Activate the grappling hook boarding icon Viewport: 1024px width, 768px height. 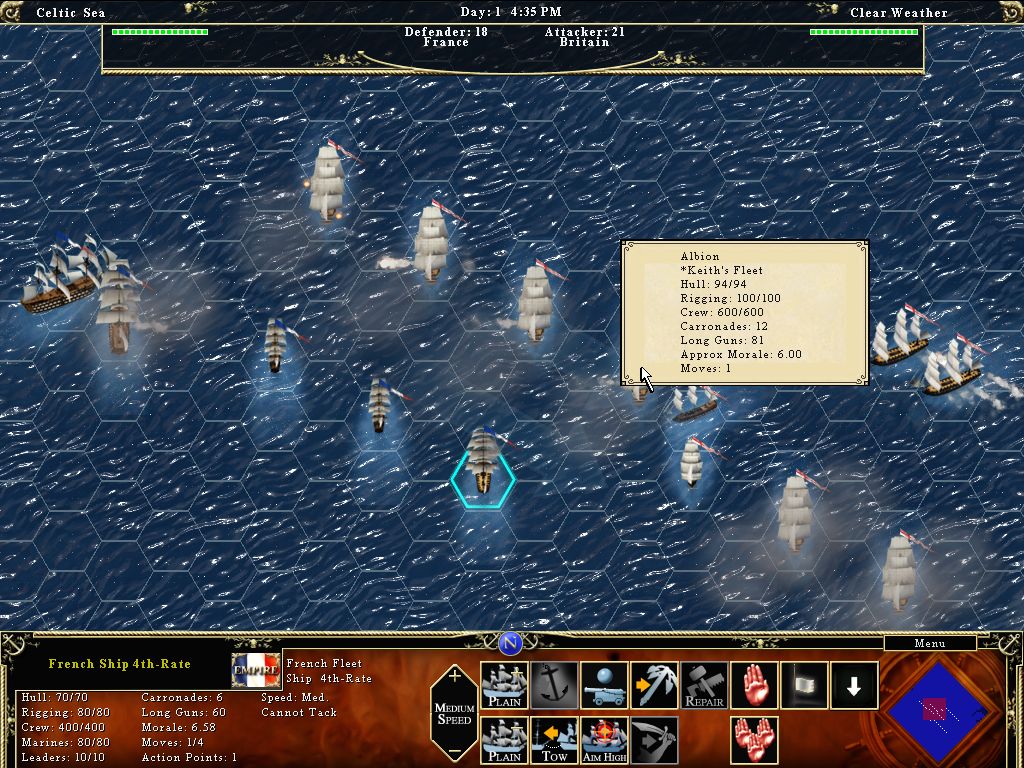[655, 686]
